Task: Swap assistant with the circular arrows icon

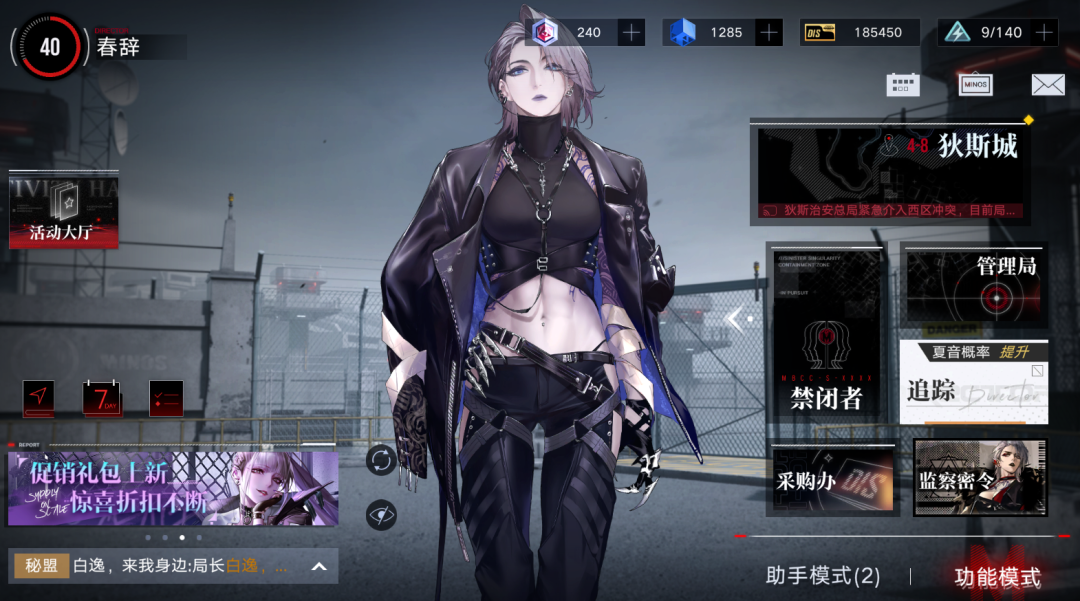Action: coord(381,460)
